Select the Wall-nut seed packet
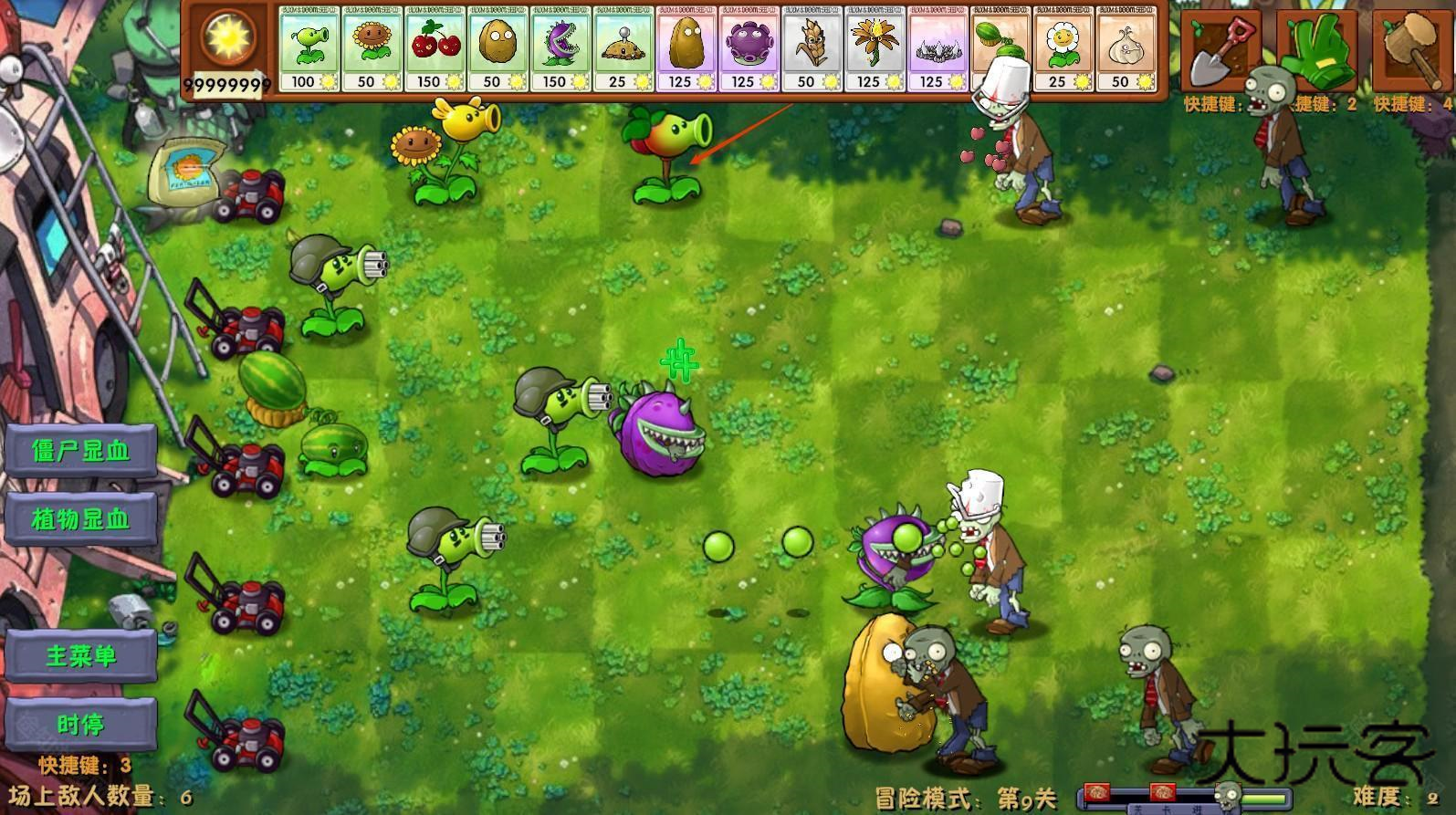 click(x=500, y=50)
